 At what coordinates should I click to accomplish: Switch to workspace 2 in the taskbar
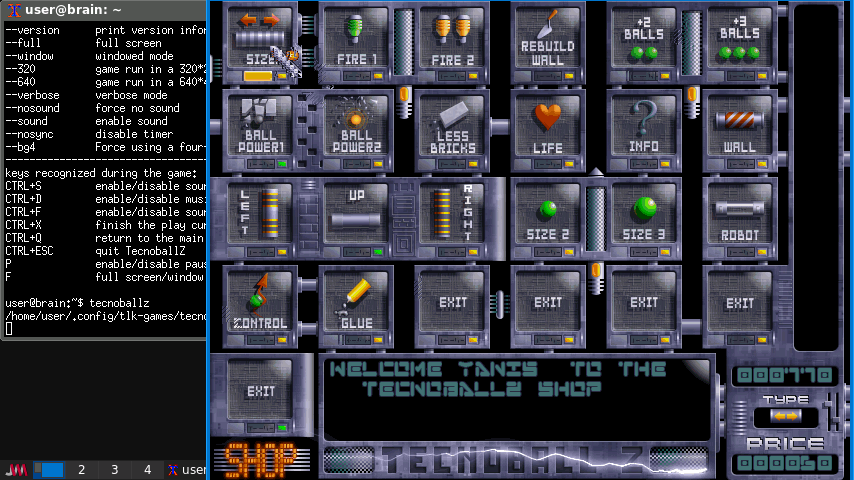(82, 470)
